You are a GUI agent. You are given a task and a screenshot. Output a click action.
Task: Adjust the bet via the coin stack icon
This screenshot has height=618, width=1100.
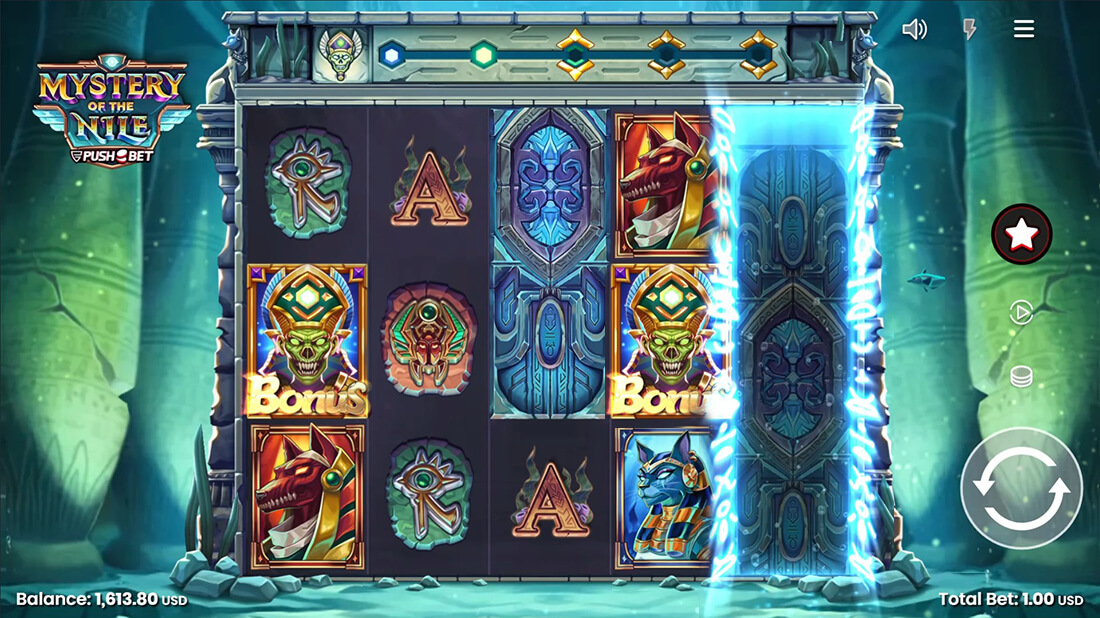pos(1021,377)
